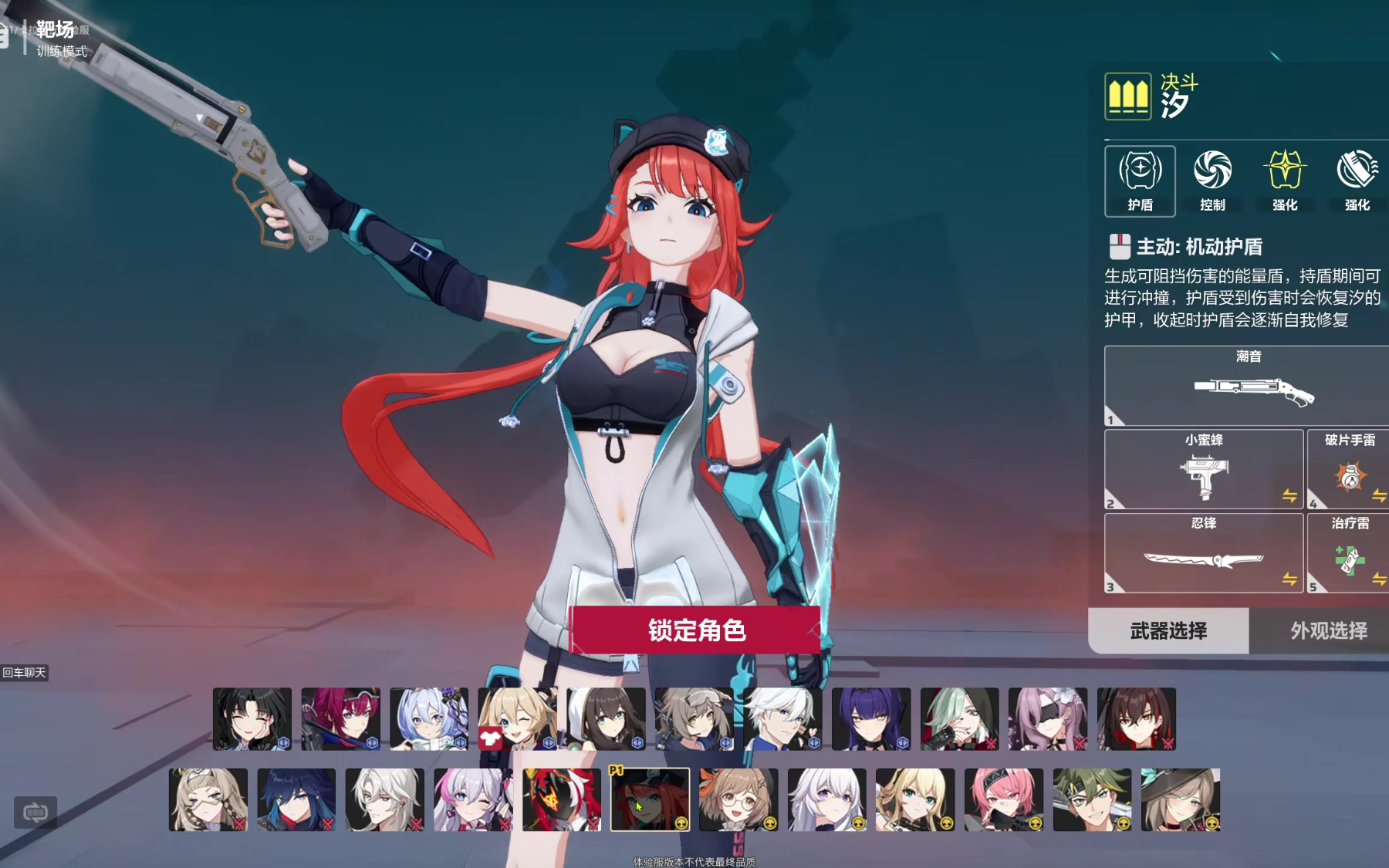Screen dimensions: 1389x868
Task: Switch to the 武器选择 tab
Action: coord(1168,631)
